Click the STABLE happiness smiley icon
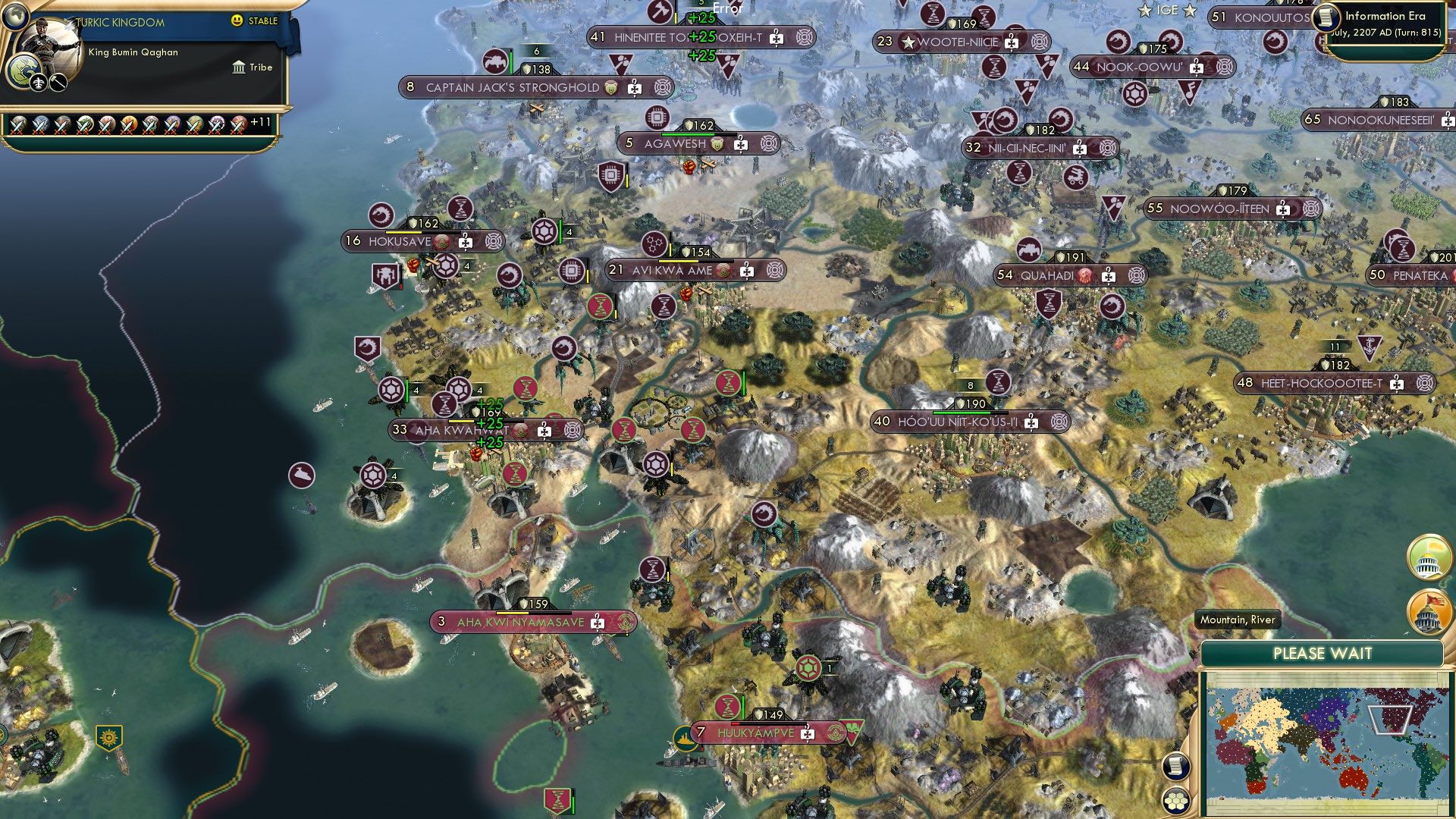 238,22
